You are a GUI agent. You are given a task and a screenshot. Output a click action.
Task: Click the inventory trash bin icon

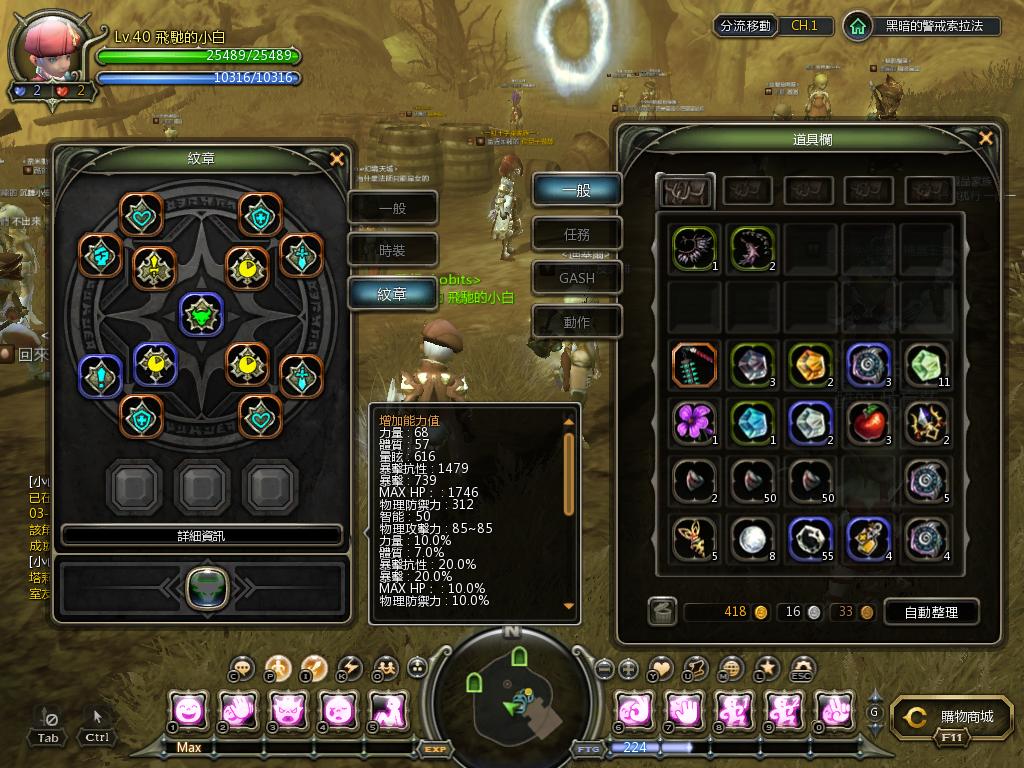(661, 612)
